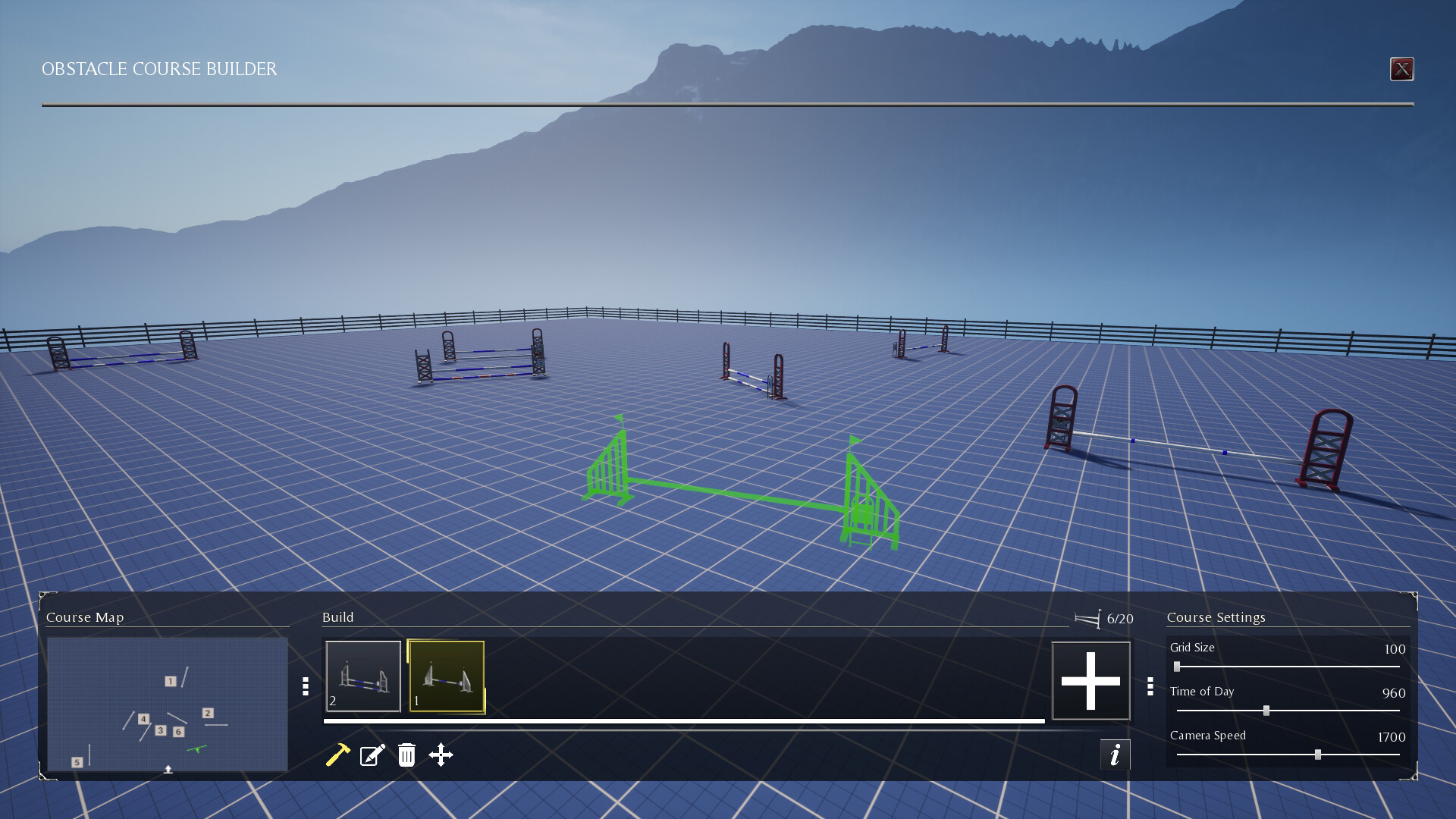This screenshot has height=819, width=1456.
Task: Change the Camera Speed slider
Action: coord(1319,756)
